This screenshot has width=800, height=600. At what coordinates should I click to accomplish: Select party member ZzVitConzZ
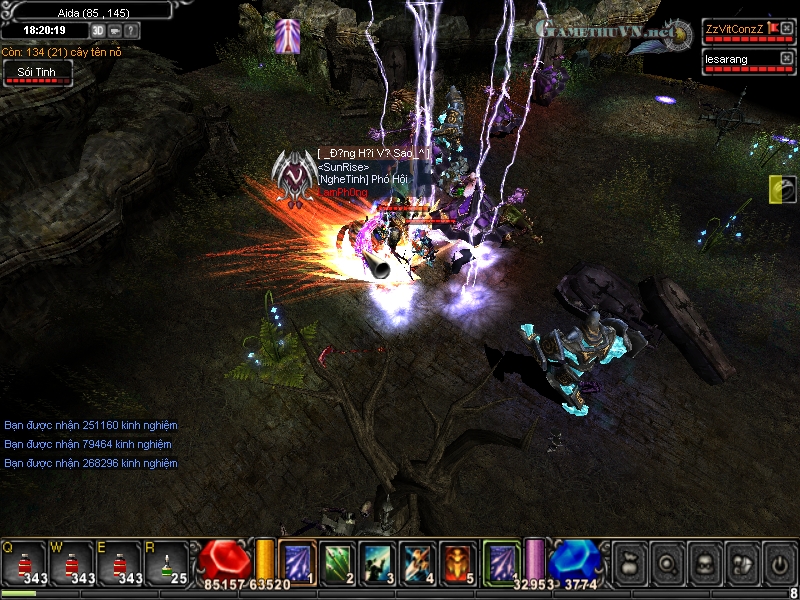click(x=734, y=28)
